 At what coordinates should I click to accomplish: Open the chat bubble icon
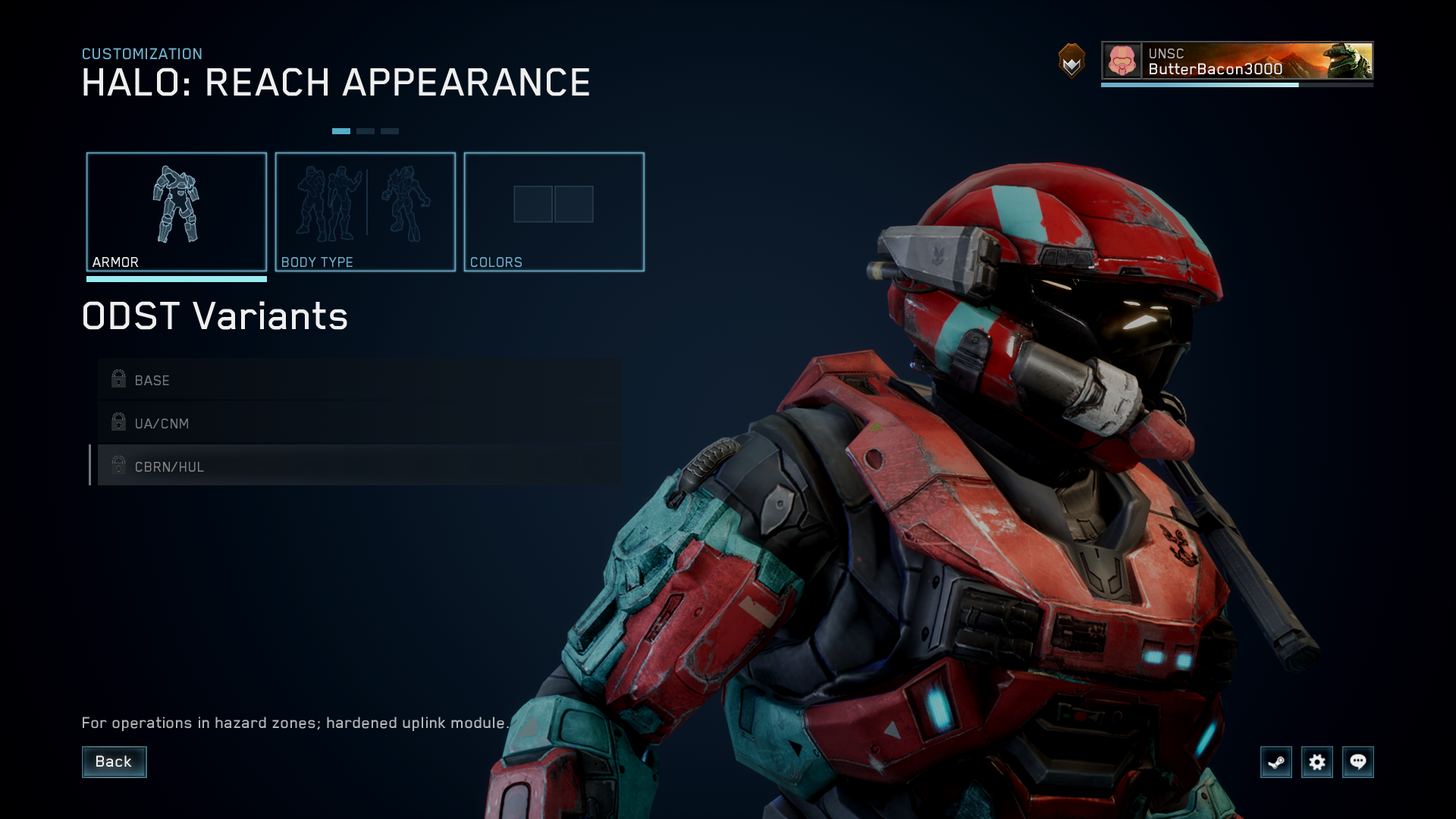click(x=1358, y=762)
